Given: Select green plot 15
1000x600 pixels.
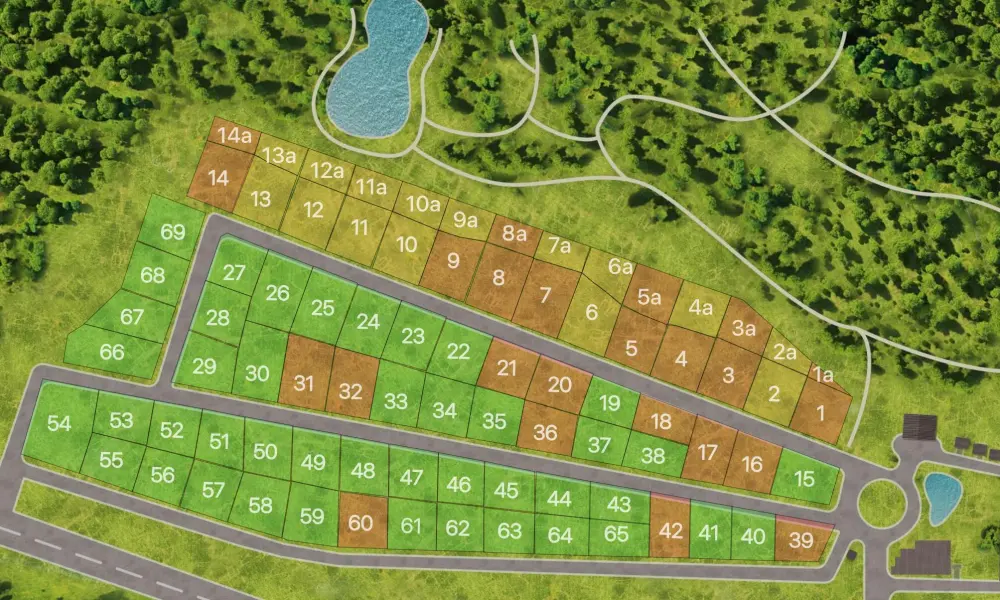Looking at the screenshot, I should click(805, 480).
